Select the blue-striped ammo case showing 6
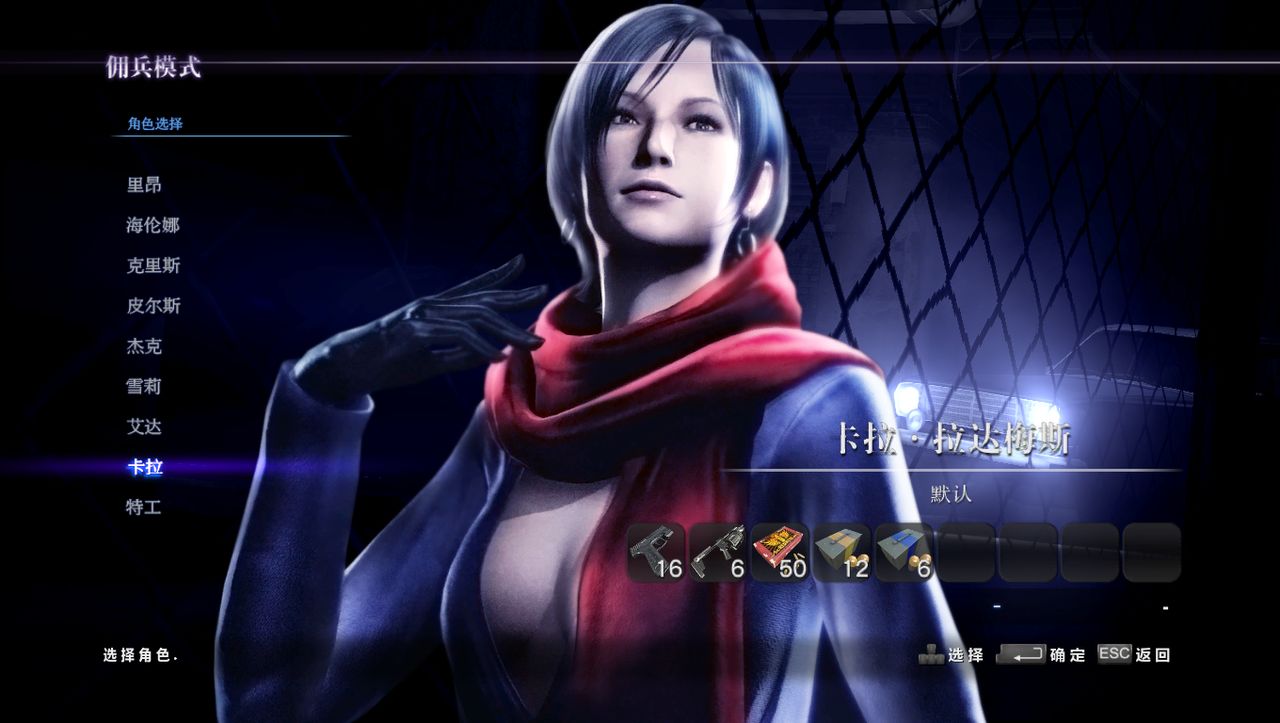The image size is (1280, 723). coord(904,552)
